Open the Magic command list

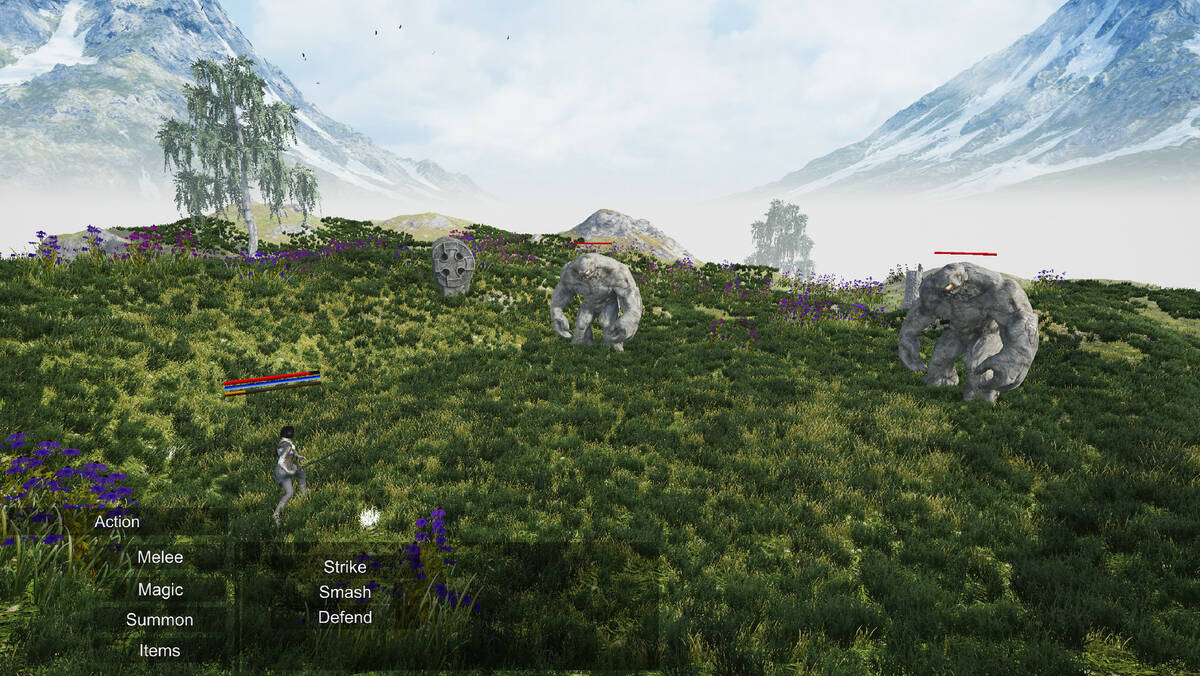point(160,589)
